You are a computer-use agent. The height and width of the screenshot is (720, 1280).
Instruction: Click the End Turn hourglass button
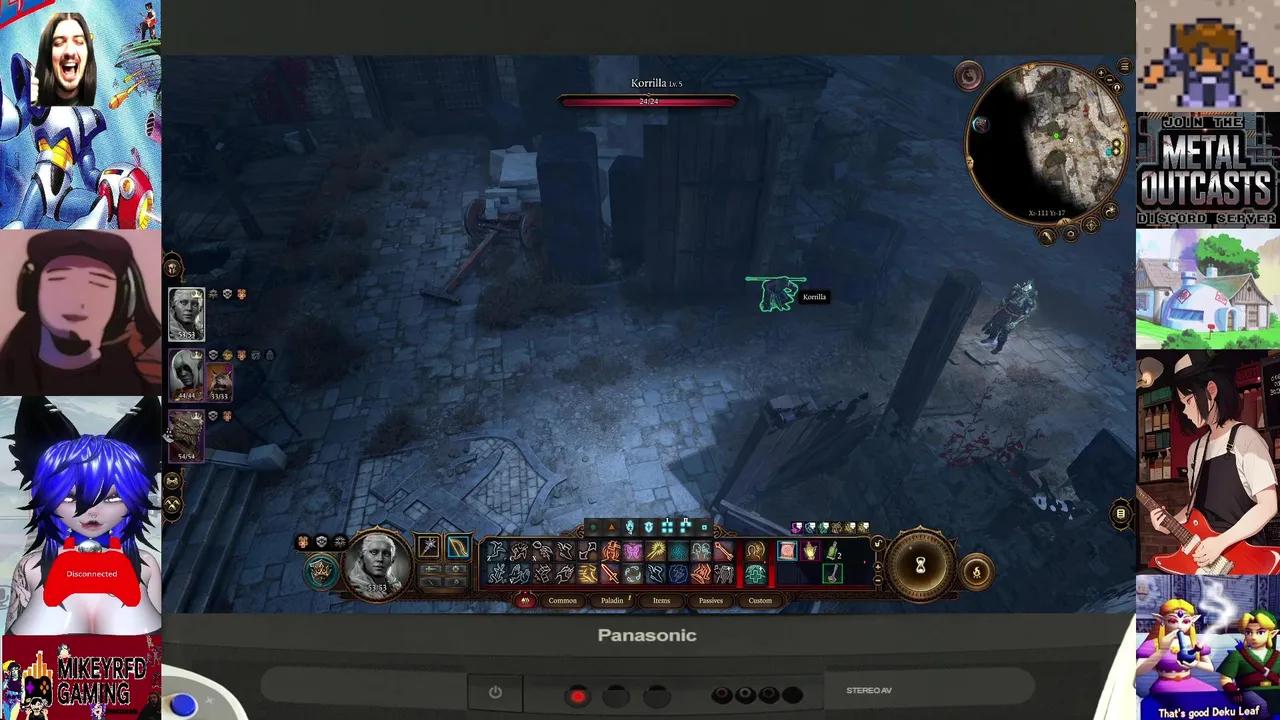(x=920, y=566)
